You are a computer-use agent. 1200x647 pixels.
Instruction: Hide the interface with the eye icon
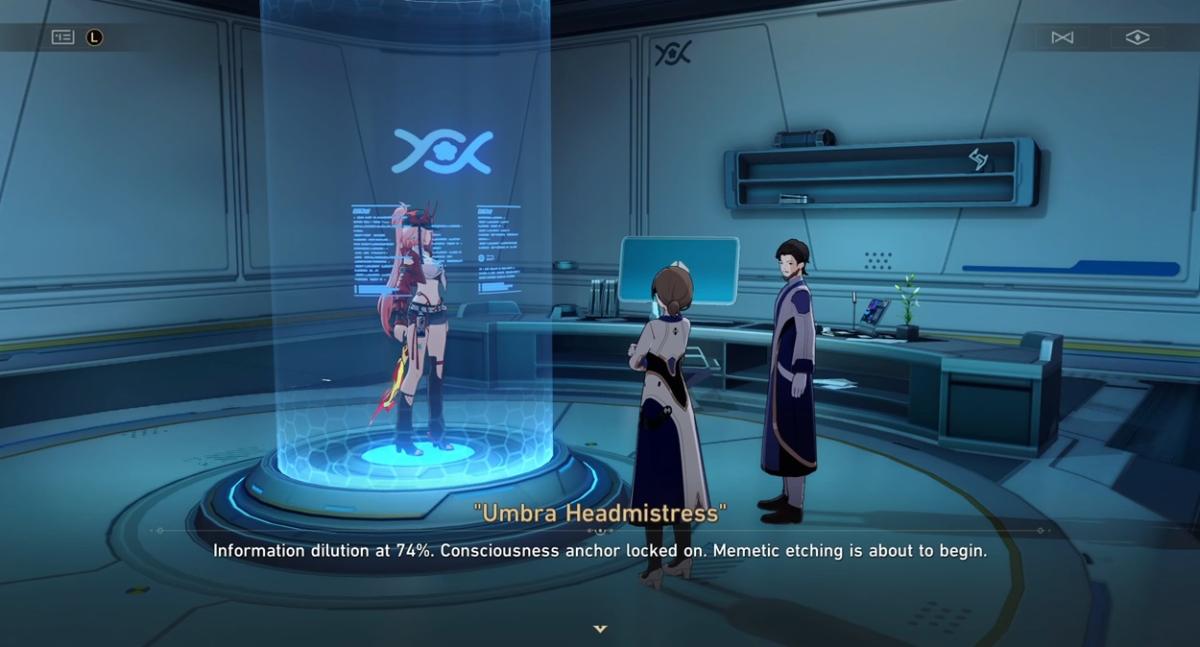click(x=1137, y=37)
